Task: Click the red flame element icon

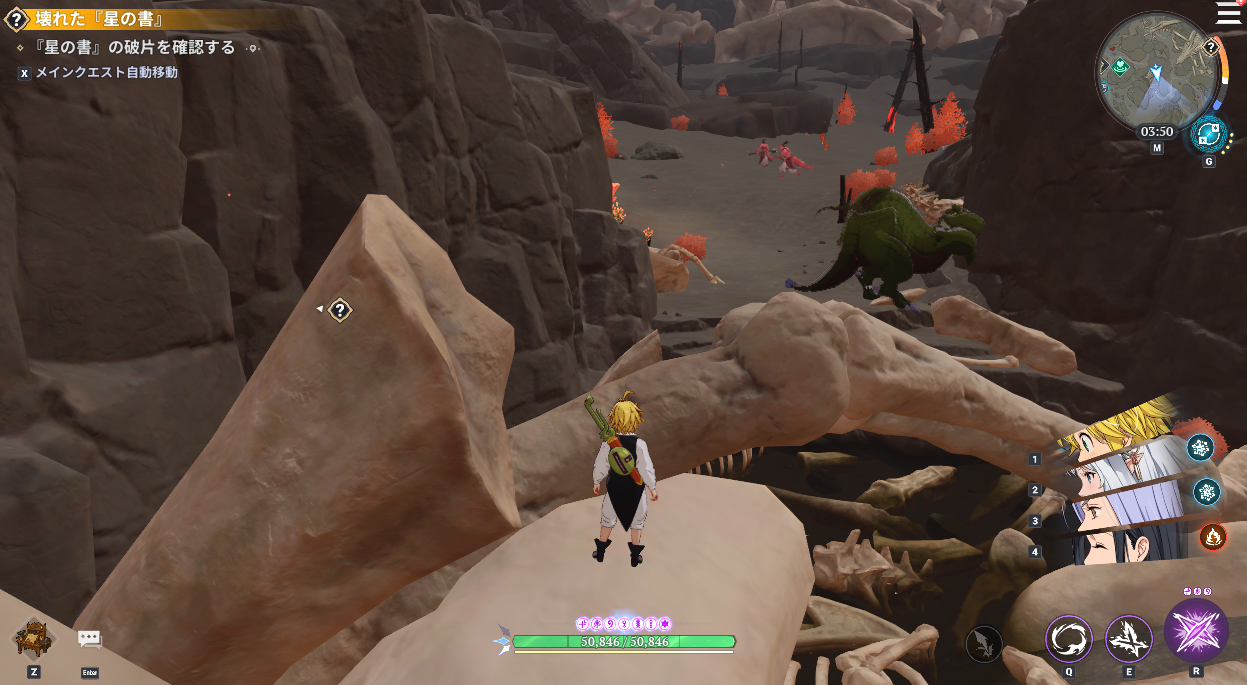Action: click(1213, 537)
